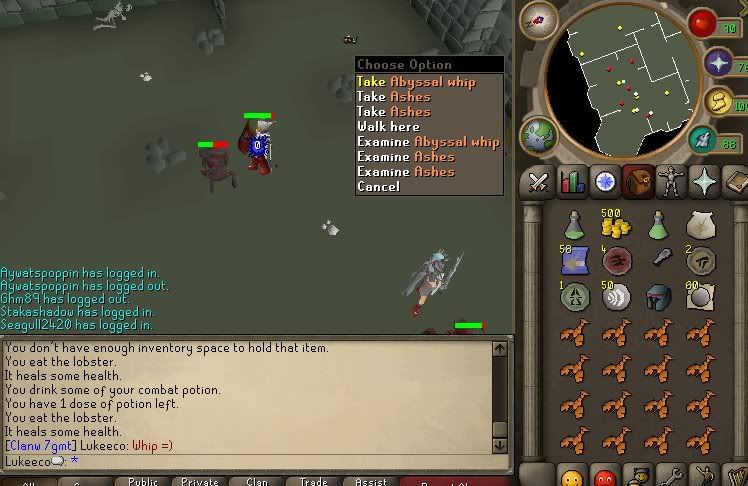This screenshot has width=748, height=486.
Task: Show the Prayer tab
Action: (x=705, y=181)
